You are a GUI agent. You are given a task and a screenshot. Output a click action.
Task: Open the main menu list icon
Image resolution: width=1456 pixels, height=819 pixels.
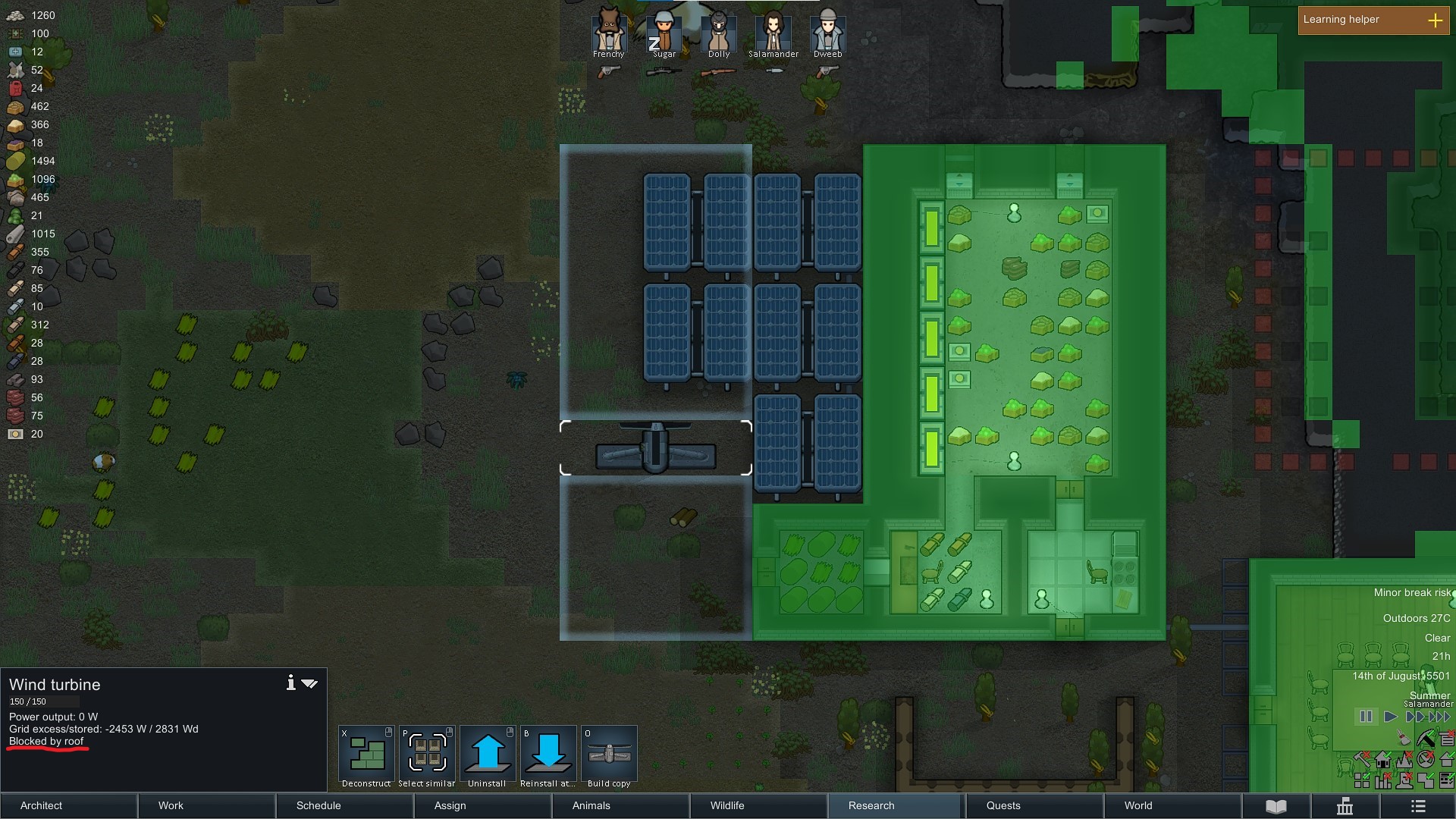1418,806
